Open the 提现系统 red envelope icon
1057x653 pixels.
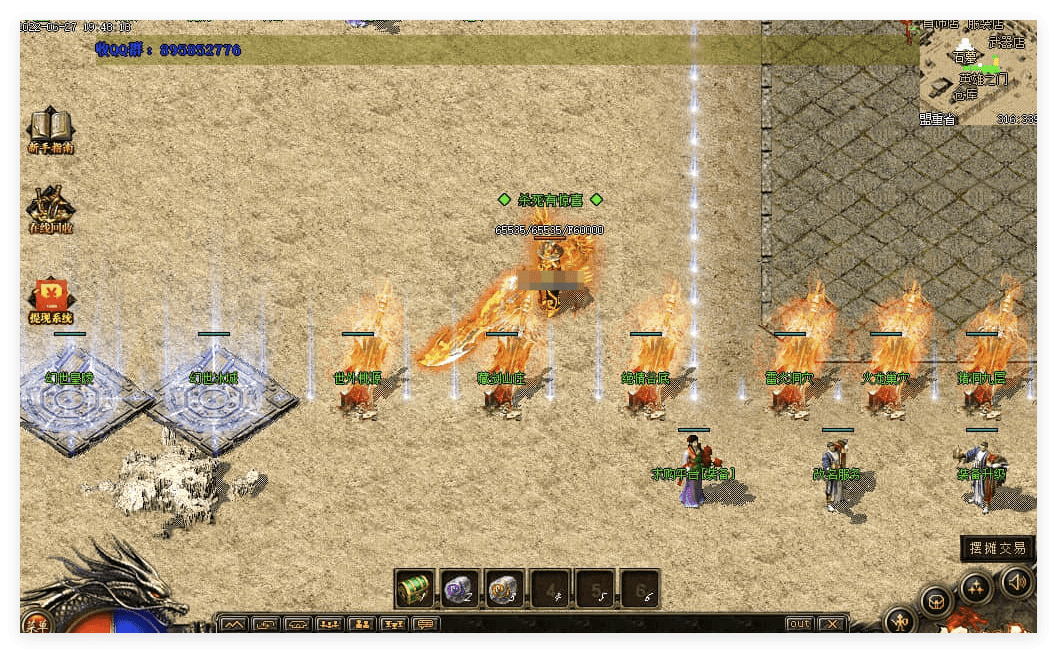click(x=50, y=298)
